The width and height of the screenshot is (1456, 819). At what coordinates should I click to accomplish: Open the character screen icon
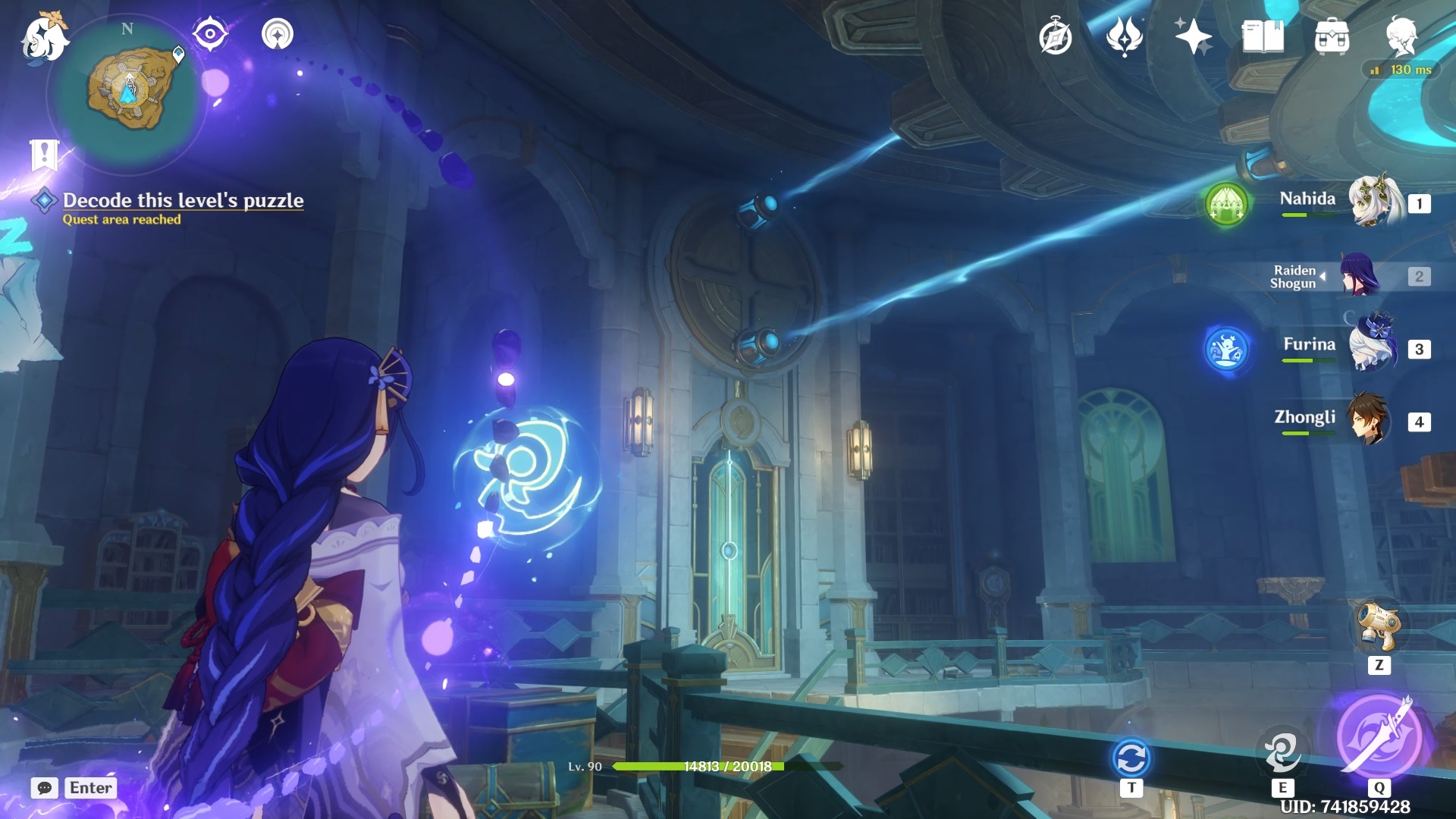tap(1401, 36)
